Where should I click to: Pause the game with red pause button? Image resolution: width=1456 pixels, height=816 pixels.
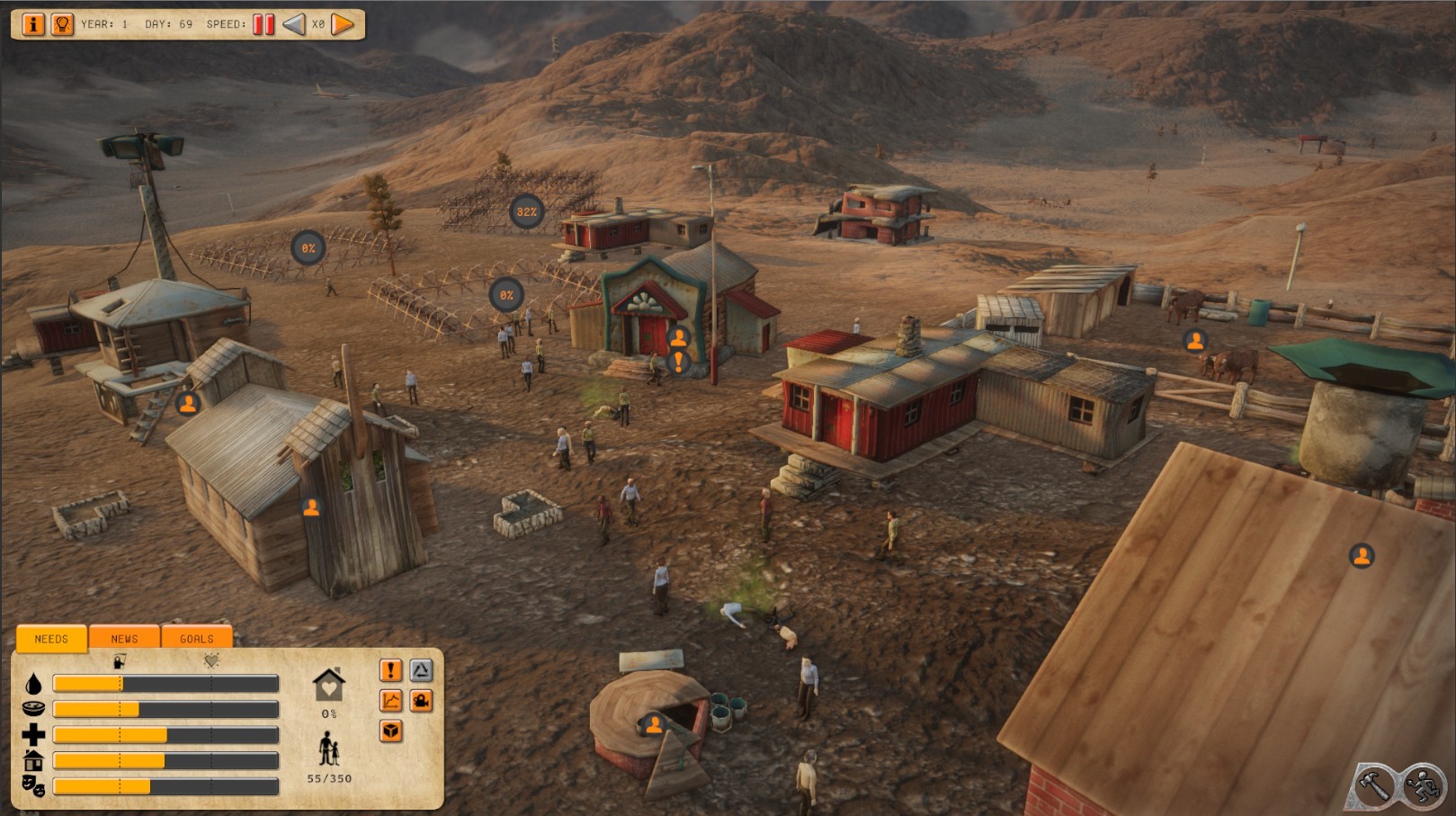tap(264, 24)
